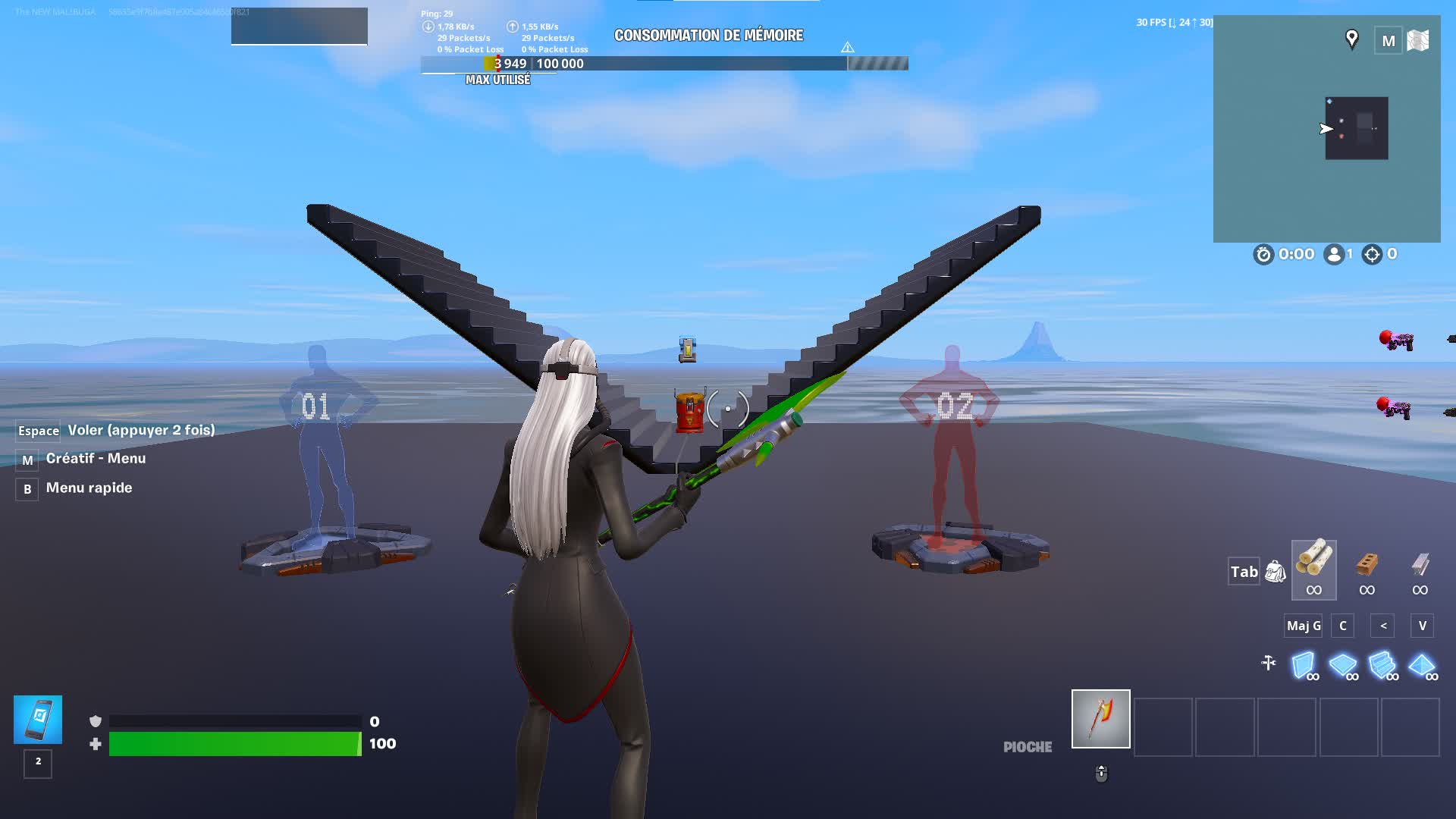1456x819 pixels.
Task: Open the Menu rapide option
Action: point(88,488)
